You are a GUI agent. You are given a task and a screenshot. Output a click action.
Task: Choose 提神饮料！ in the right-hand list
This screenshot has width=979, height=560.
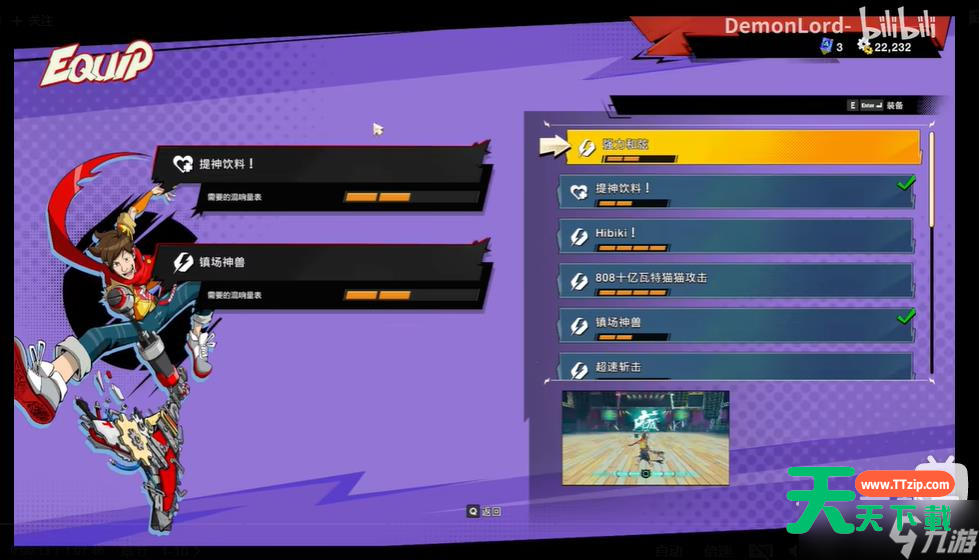(736, 191)
